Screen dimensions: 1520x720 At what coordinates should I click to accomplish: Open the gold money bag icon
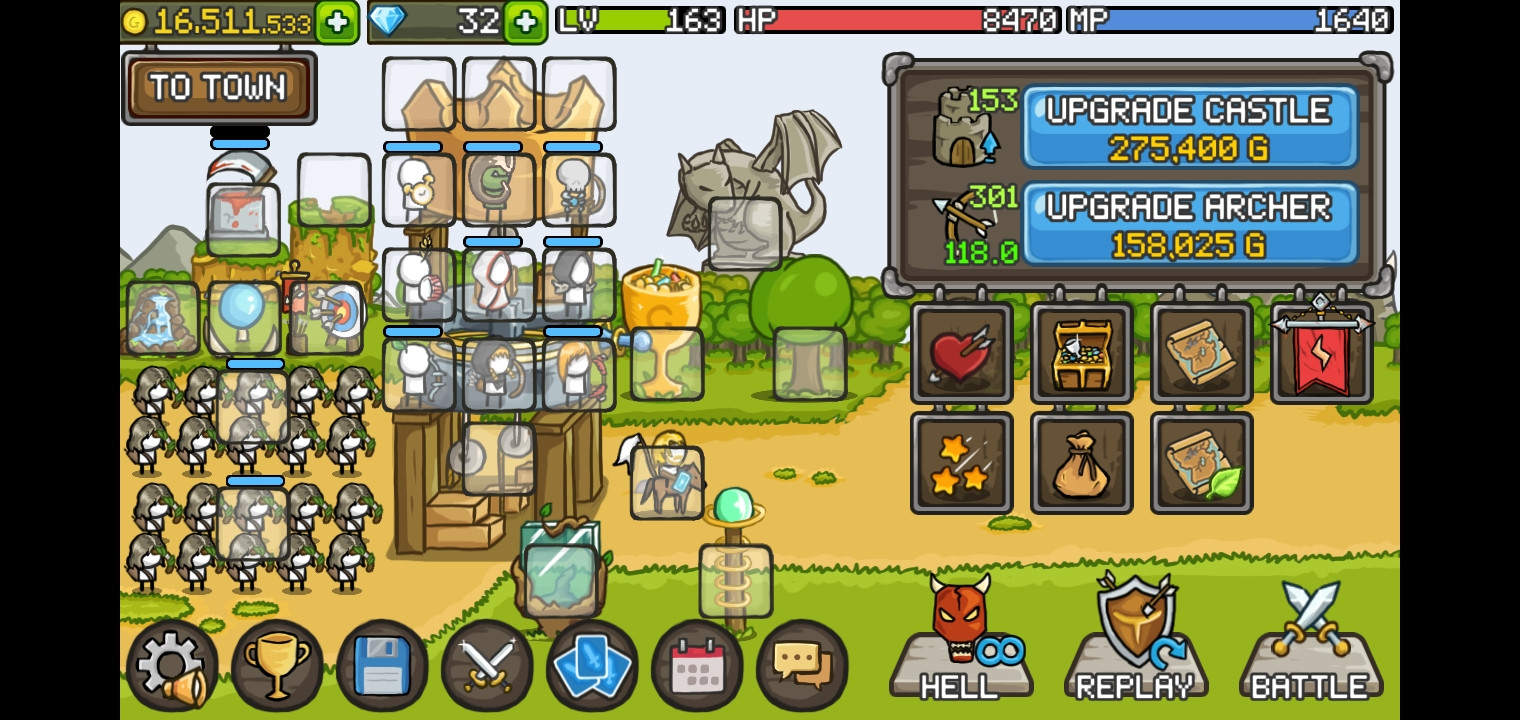tap(1081, 462)
